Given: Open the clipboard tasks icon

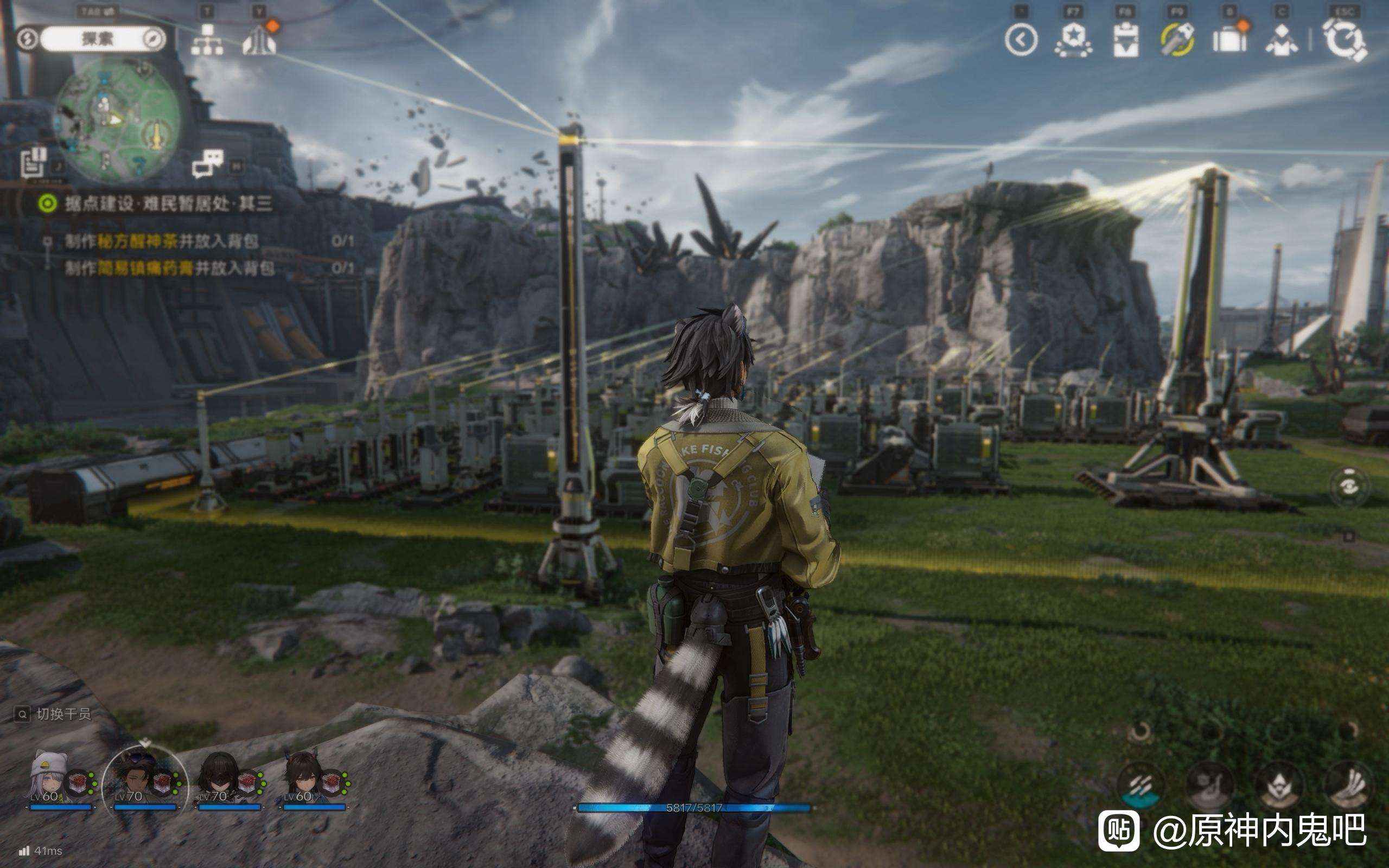Looking at the screenshot, I should pyautogui.click(x=1125, y=40).
